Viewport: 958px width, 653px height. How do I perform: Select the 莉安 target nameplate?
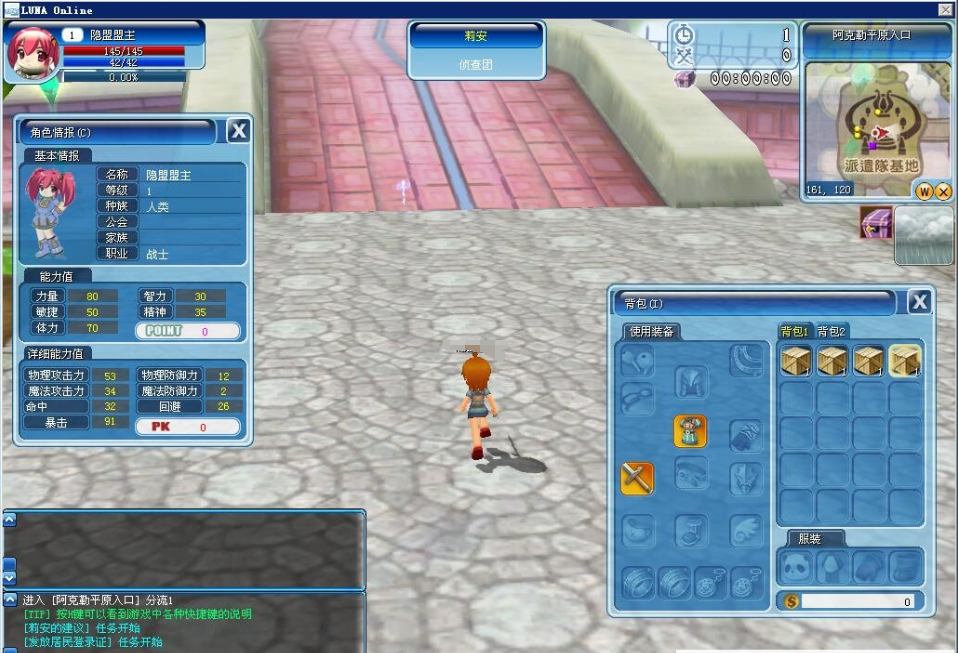pyautogui.click(x=476, y=36)
